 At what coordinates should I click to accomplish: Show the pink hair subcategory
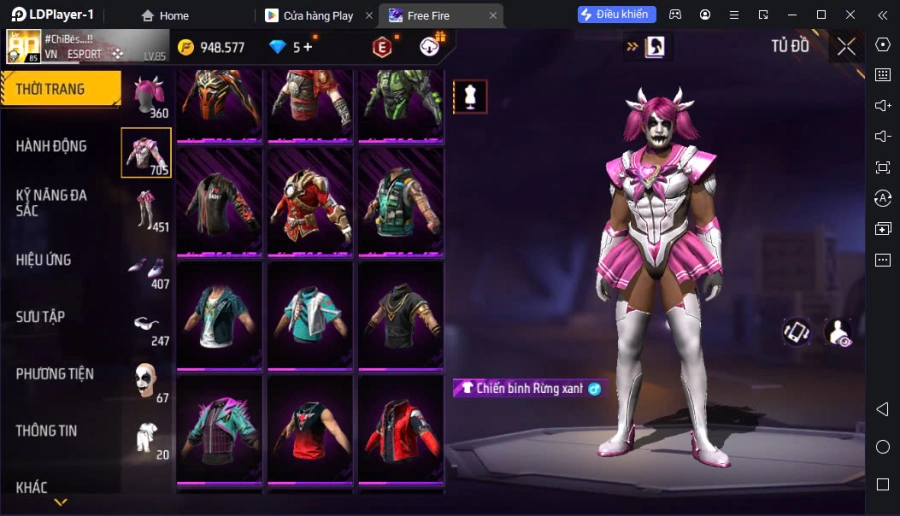pyautogui.click(x=147, y=96)
